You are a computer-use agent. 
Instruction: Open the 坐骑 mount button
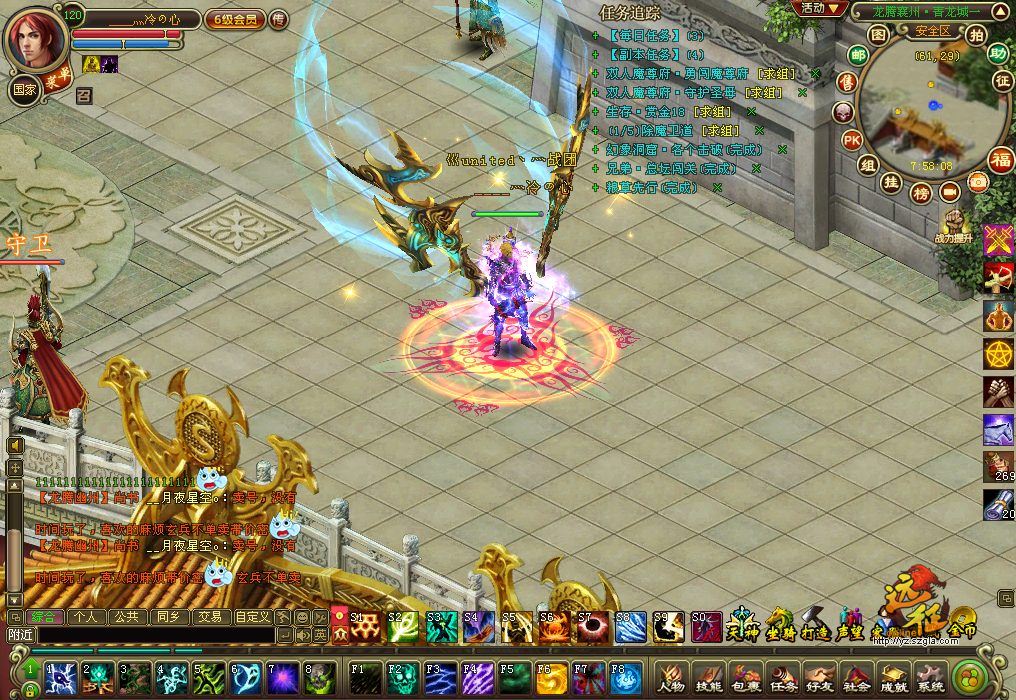coord(779,625)
